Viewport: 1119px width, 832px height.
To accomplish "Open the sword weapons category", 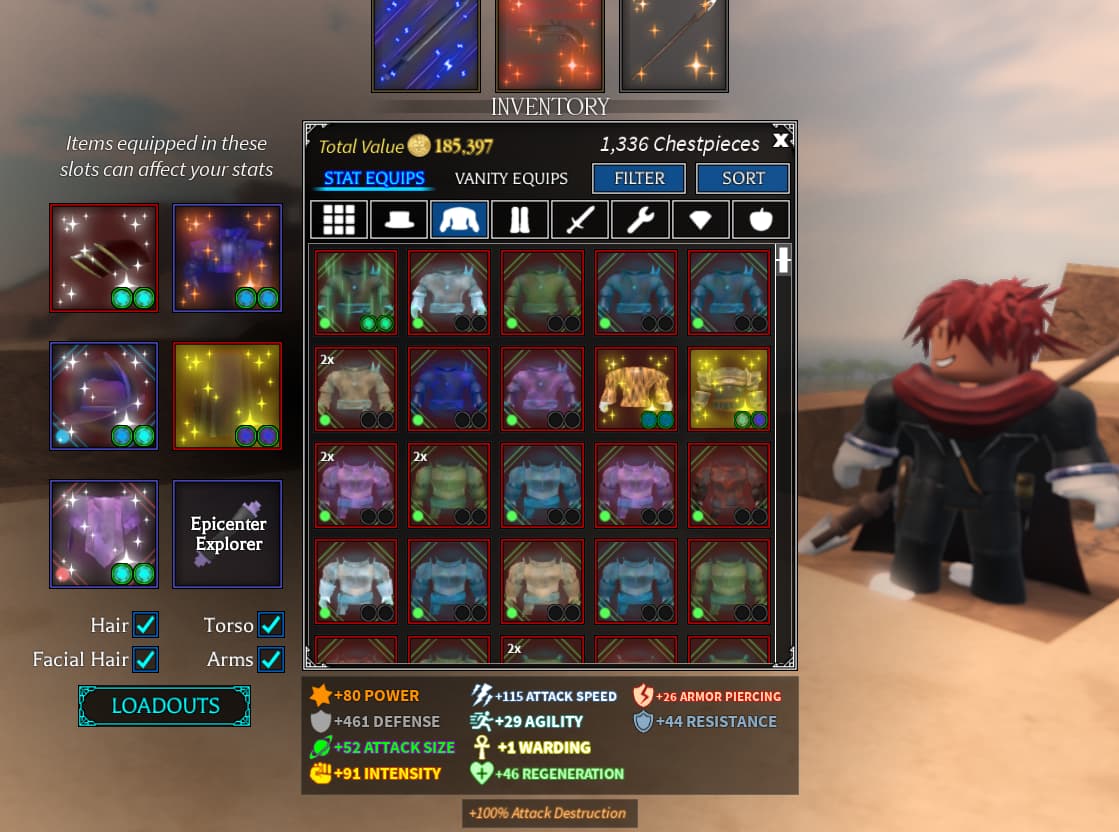I will coord(580,220).
